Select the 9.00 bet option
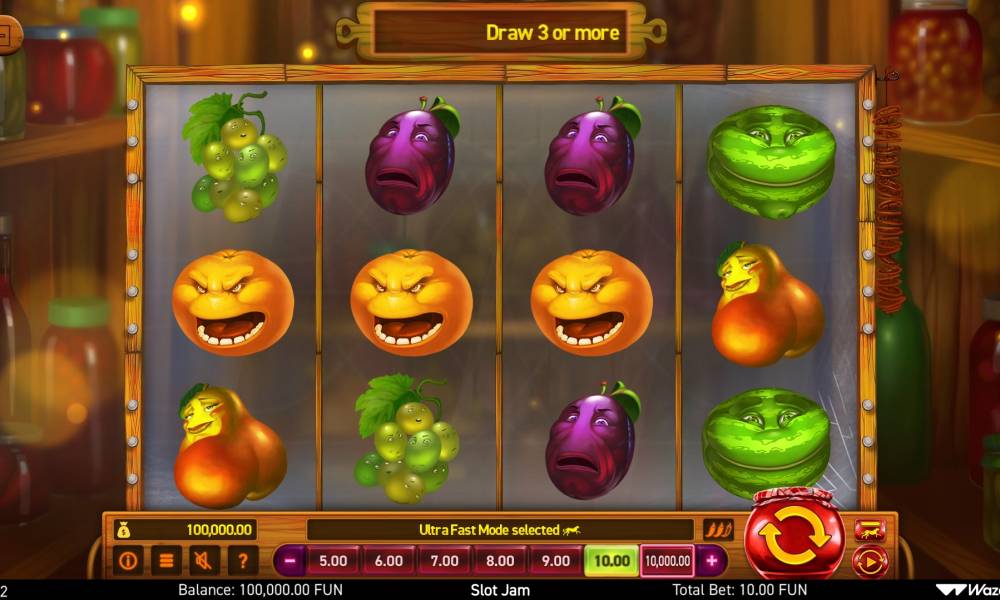 pyautogui.click(x=555, y=561)
